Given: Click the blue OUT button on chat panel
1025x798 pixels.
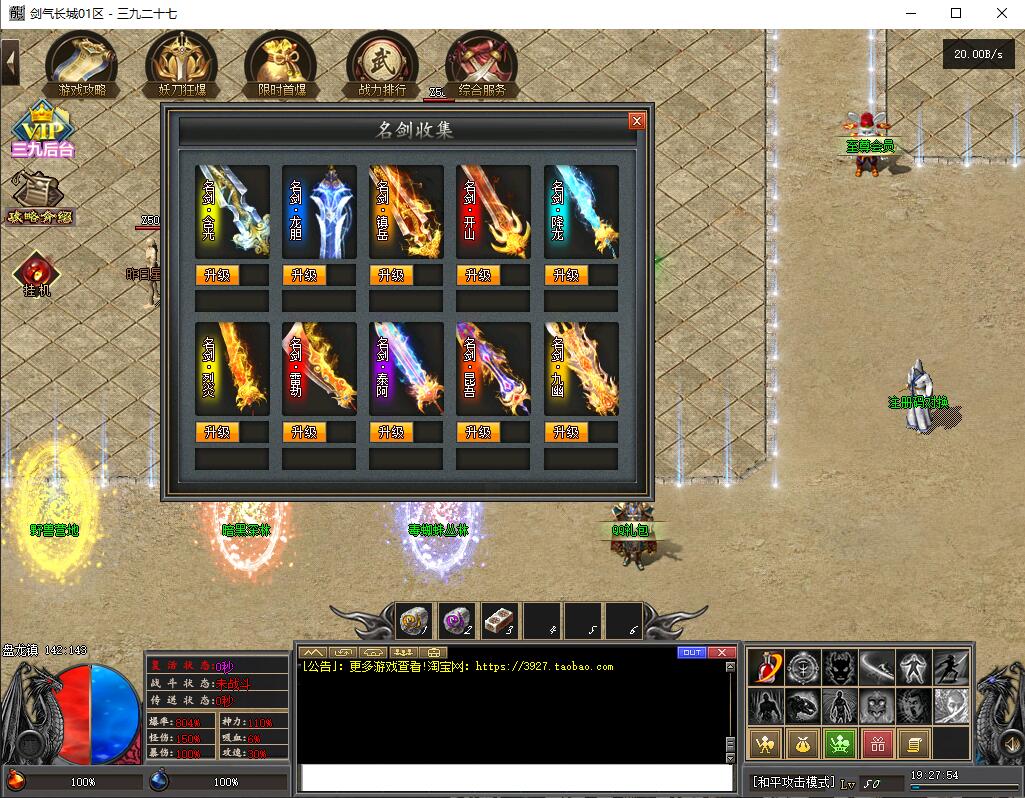Looking at the screenshot, I should point(691,653).
